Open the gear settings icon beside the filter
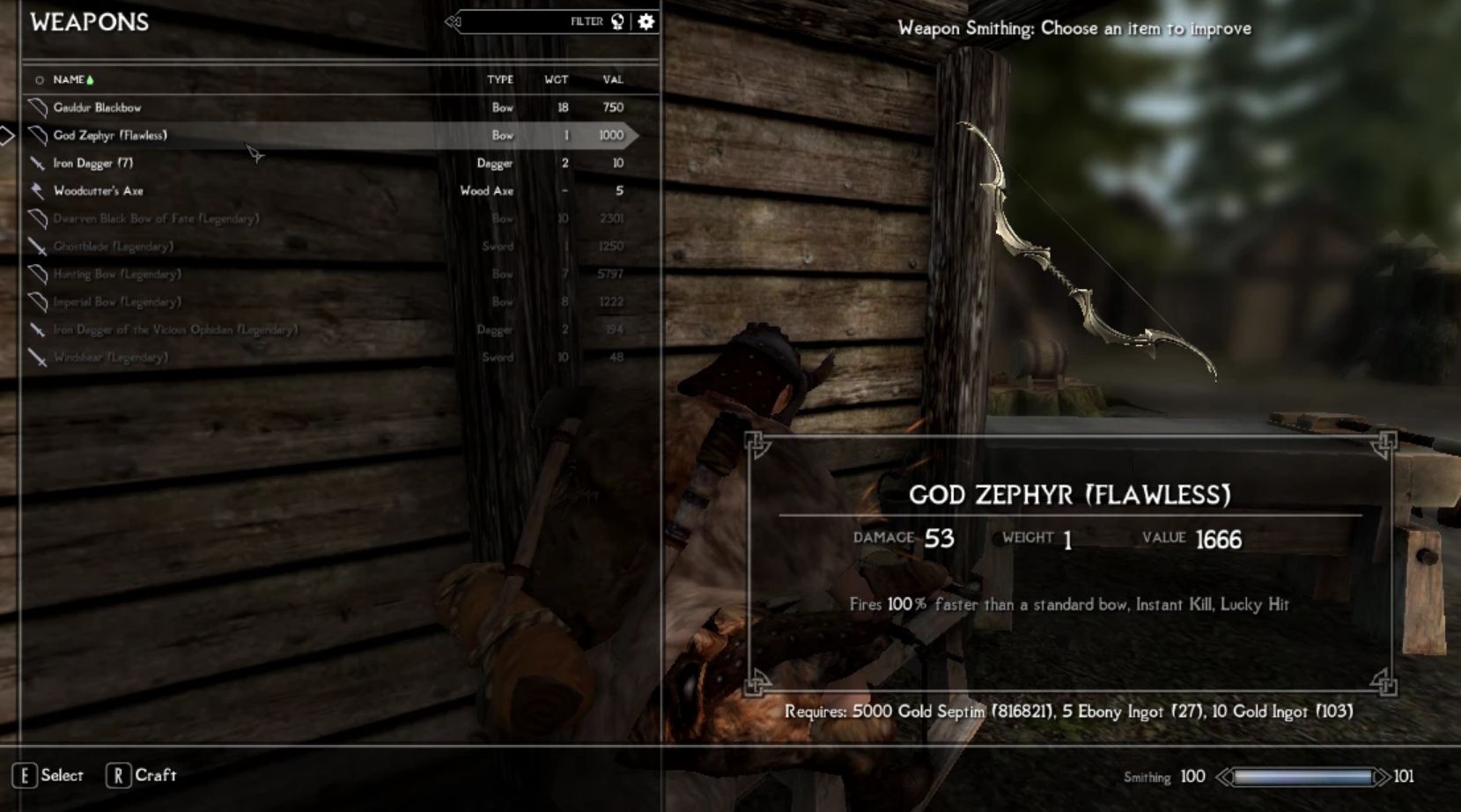This screenshot has width=1461, height=812. 646,22
